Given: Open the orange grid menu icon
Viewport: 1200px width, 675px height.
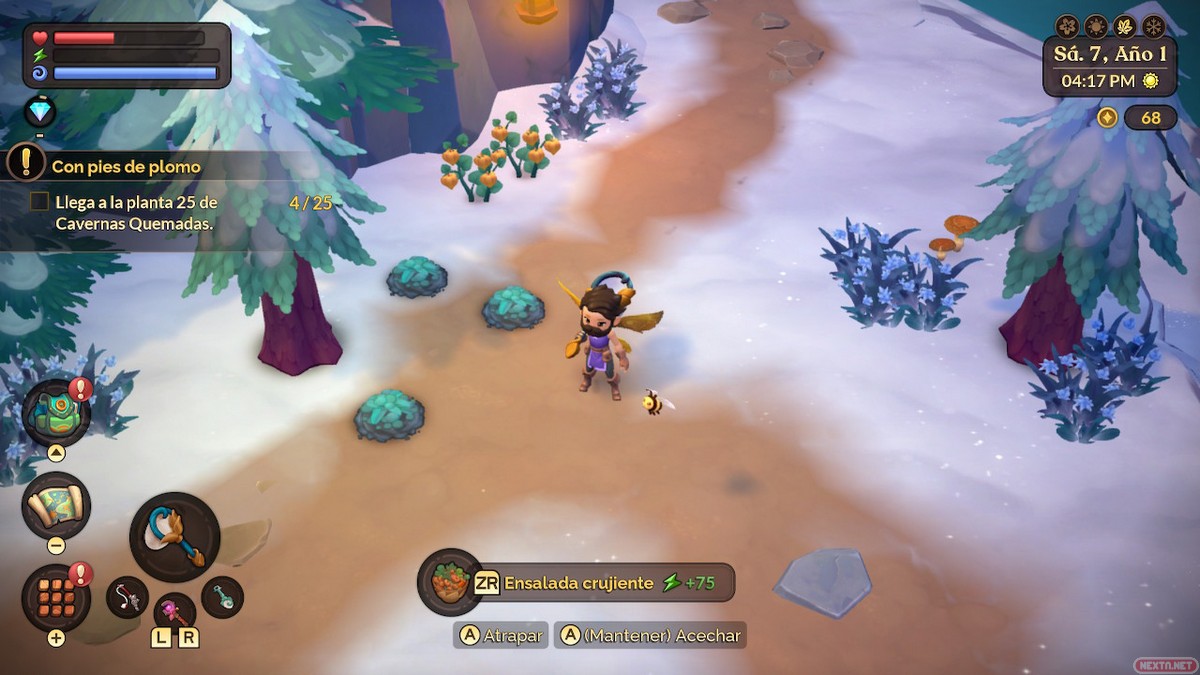Looking at the screenshot, I should [x=56, y=597].
